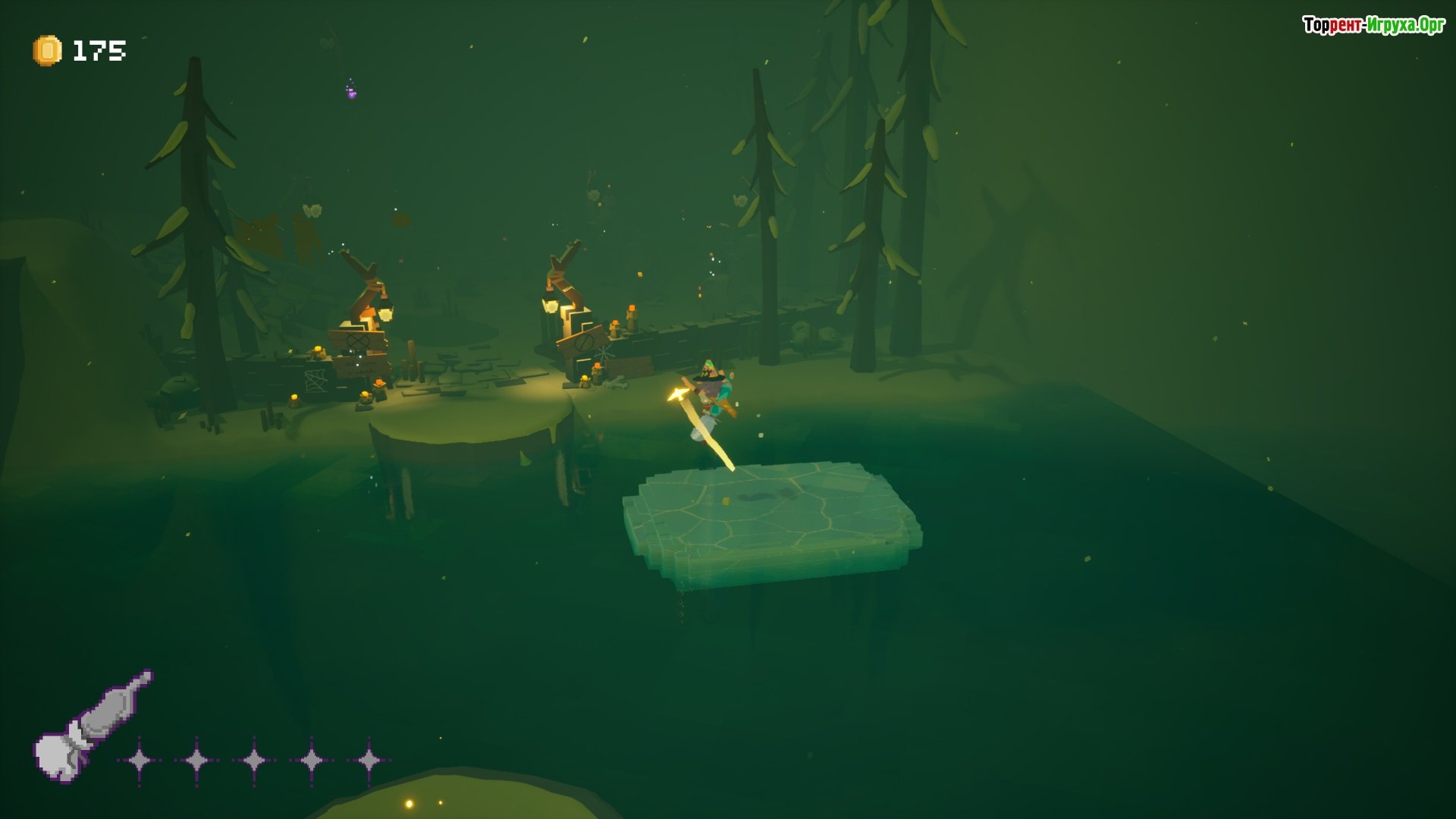This screenshot has height=819, width=1456.
Task: Open the Торрент-Игруха.Орг watermark link
Action: coord(1373,25)
